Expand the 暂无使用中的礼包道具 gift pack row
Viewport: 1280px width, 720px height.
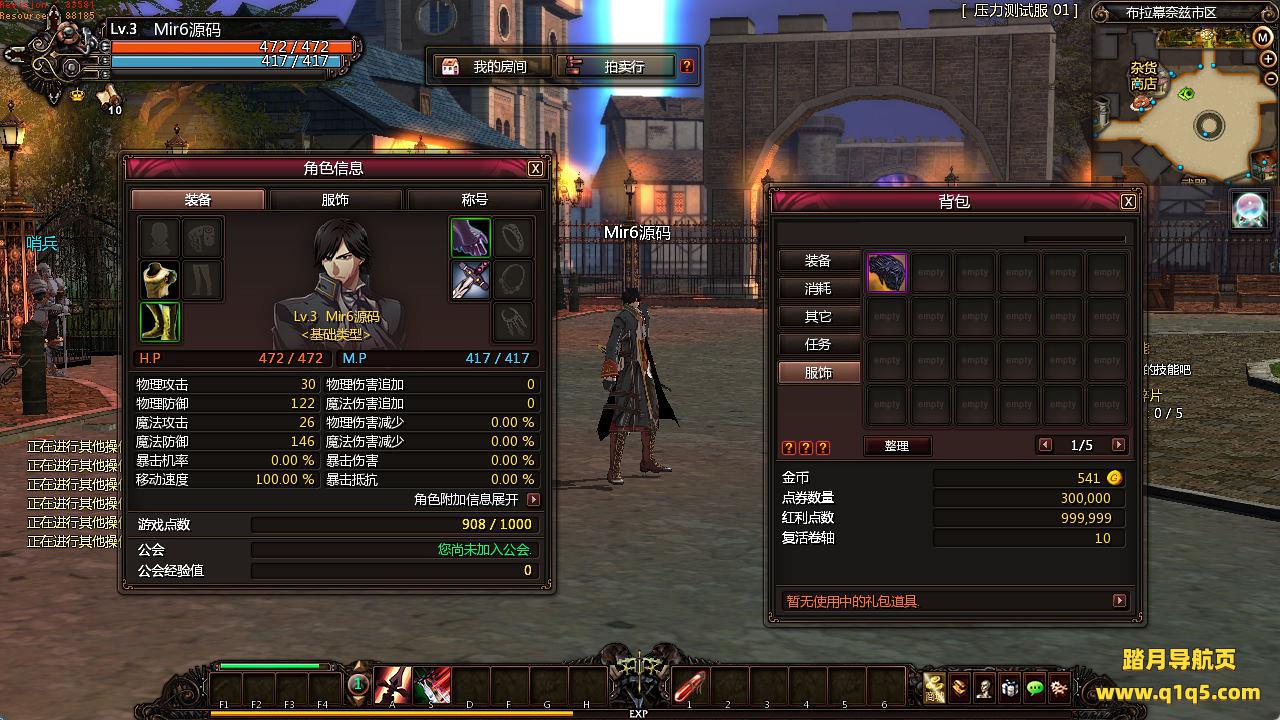coord(1119,601)
